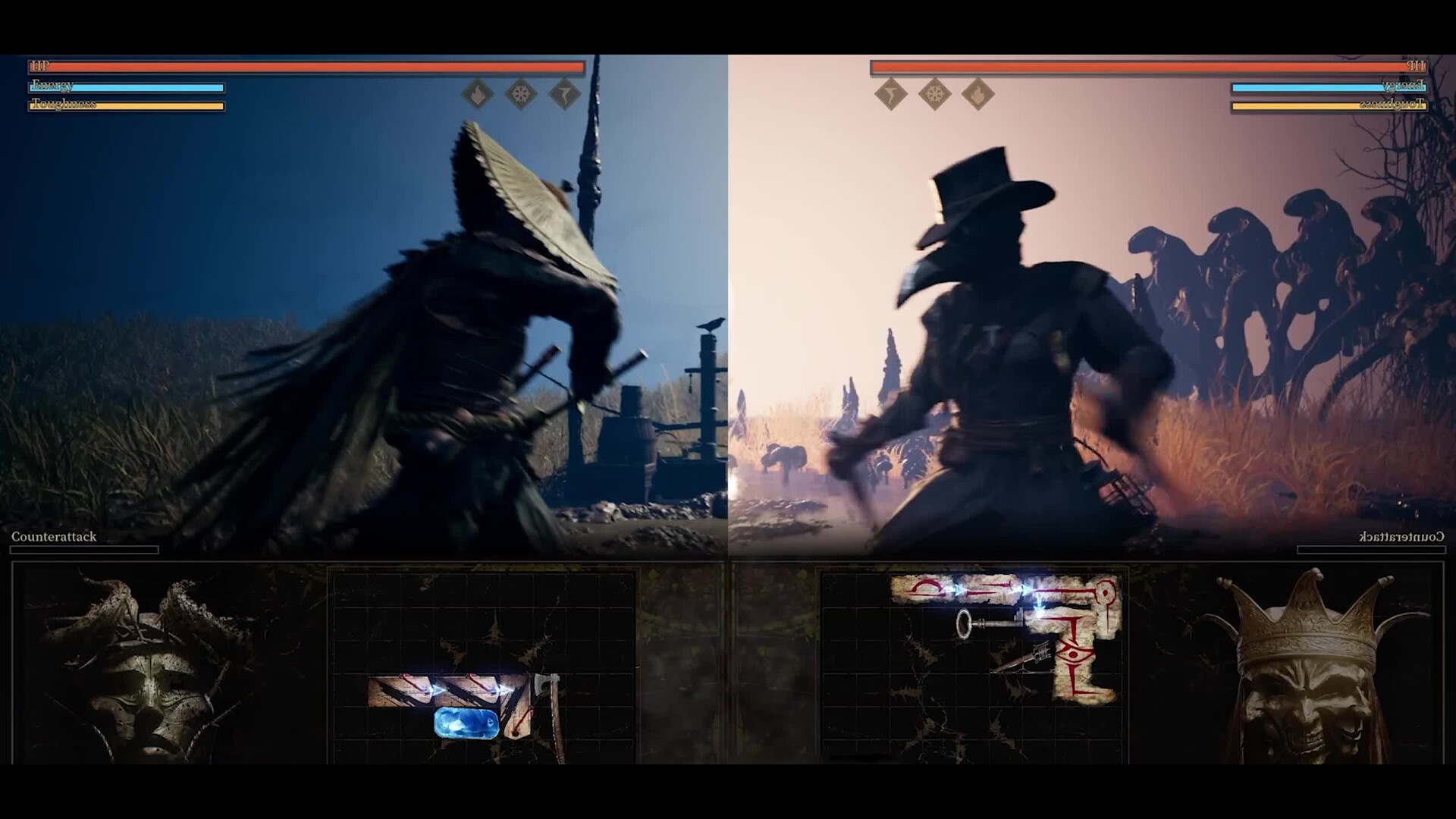Select the right player's frost snowflake icon
The image size is (1456, 819).
(x=934, y=95)
